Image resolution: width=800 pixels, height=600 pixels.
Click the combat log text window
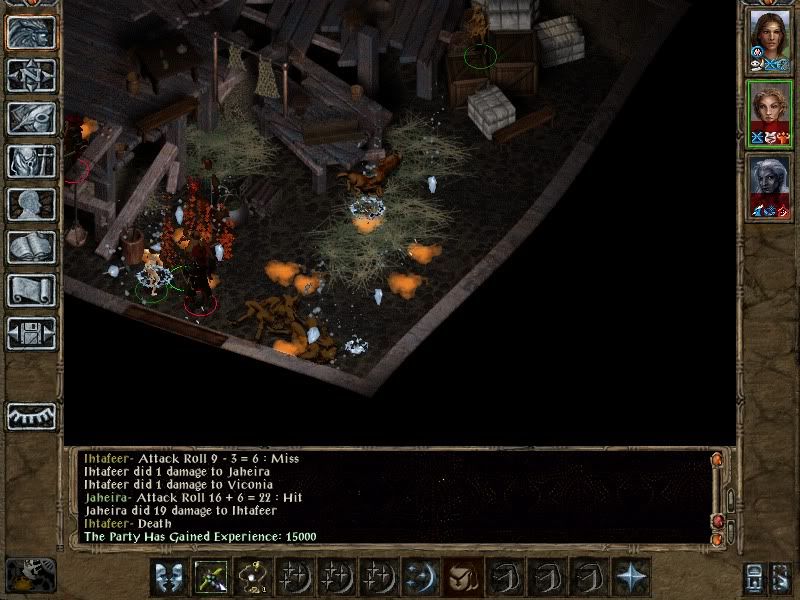(x=390, y=497)
